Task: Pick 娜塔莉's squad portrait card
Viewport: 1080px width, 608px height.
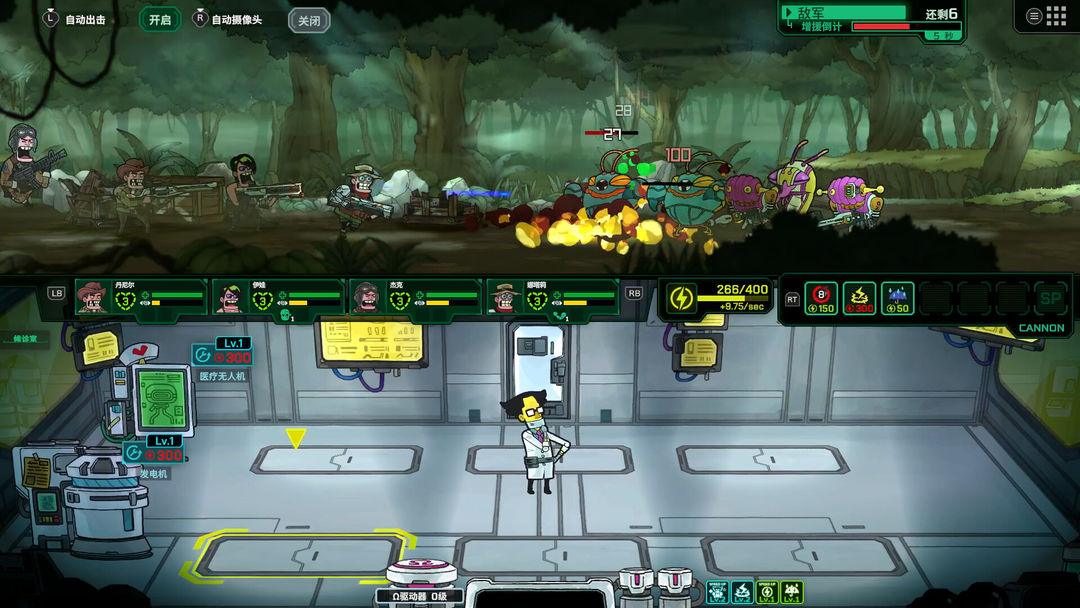Action: pos(553,297)
